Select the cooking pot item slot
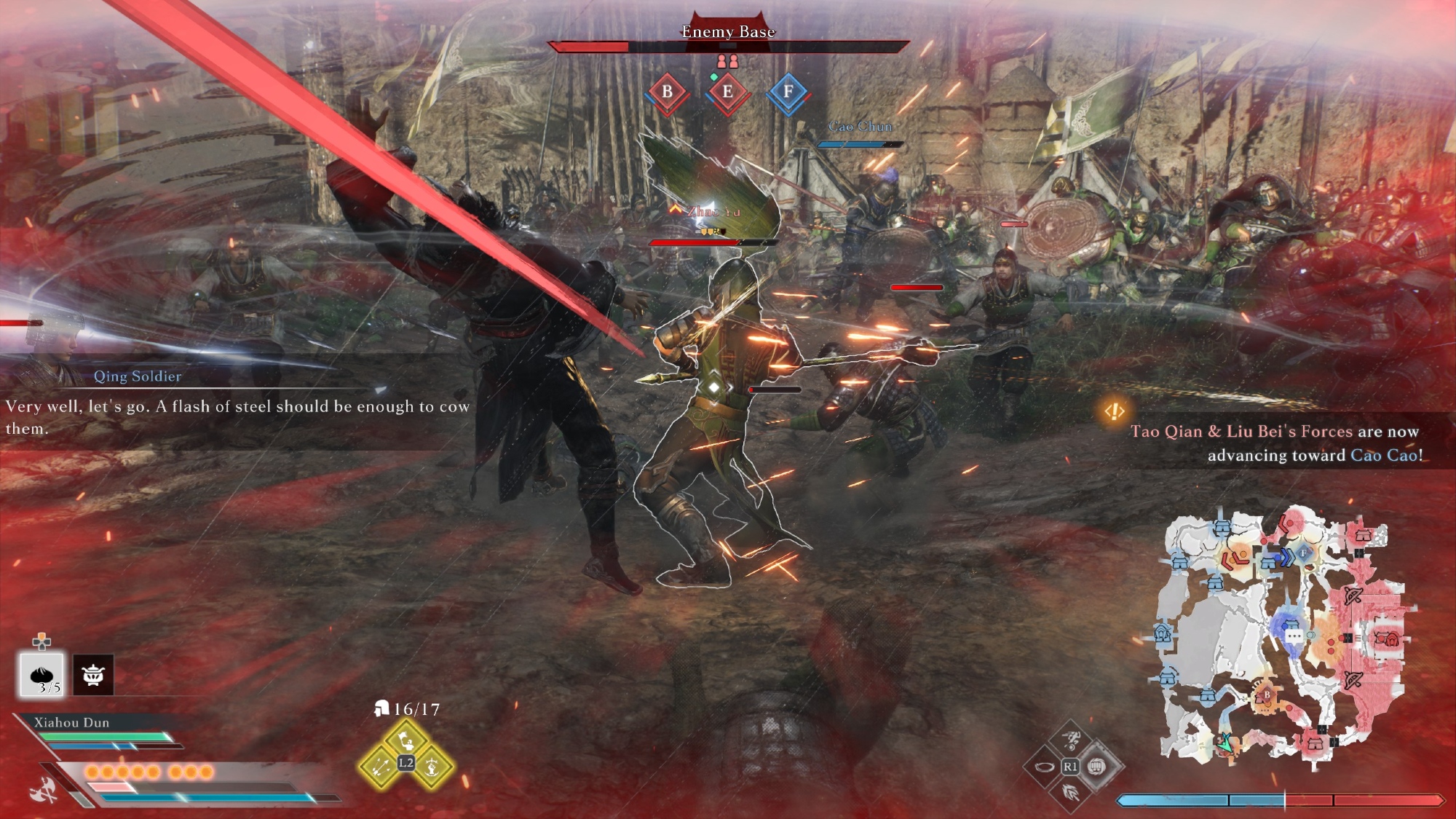1456x819 pixels. coord(93,674)
